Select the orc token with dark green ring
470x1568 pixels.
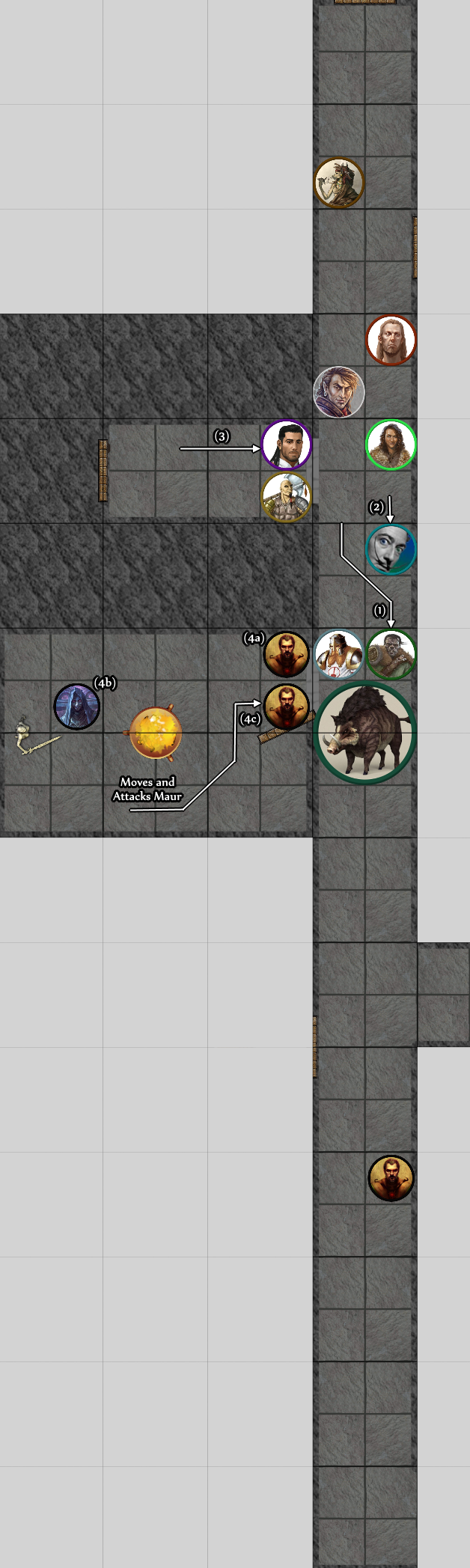click(391, 654)
